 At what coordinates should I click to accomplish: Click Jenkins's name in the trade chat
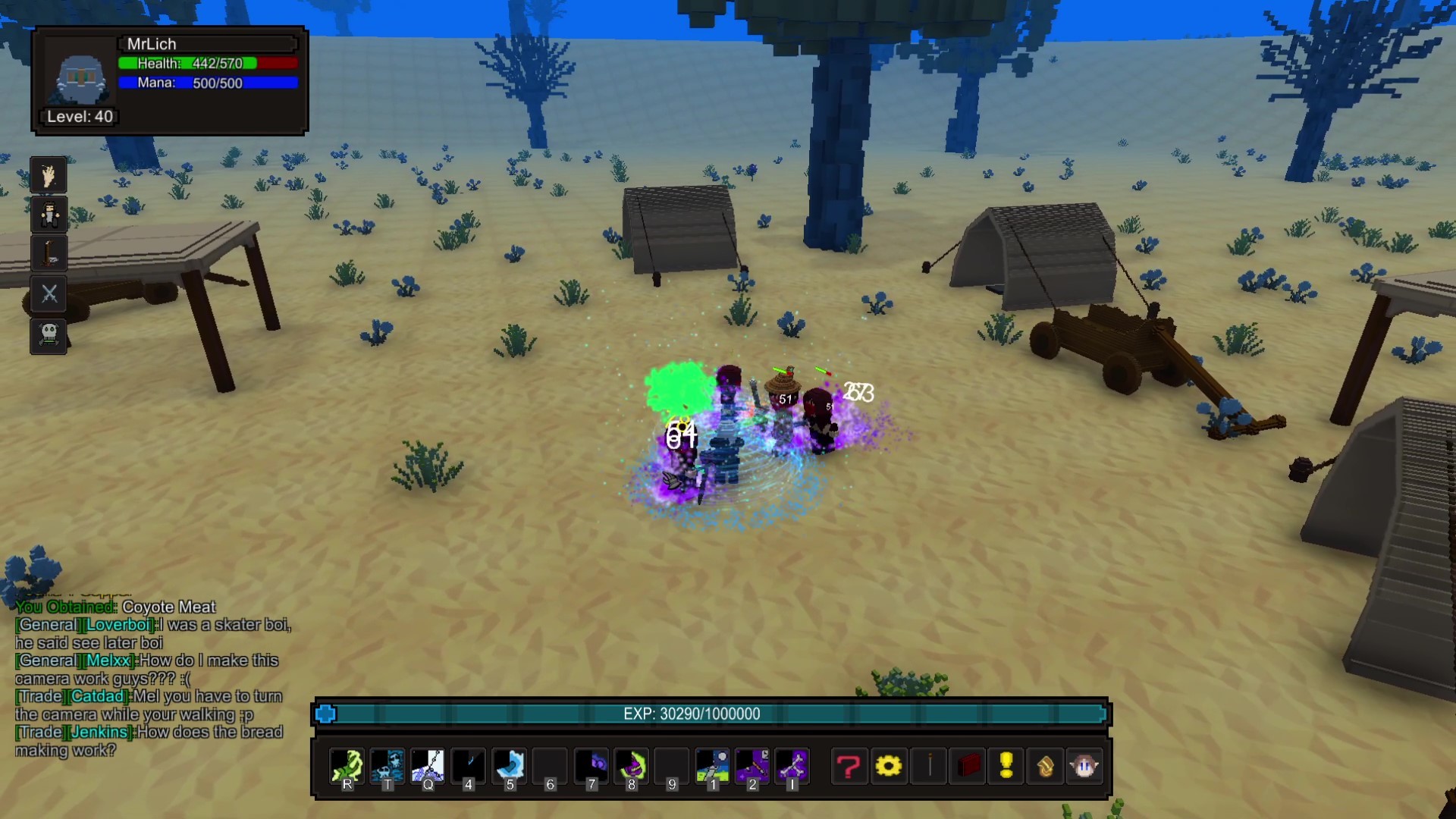pyautogui.click(x=98, y=732)
